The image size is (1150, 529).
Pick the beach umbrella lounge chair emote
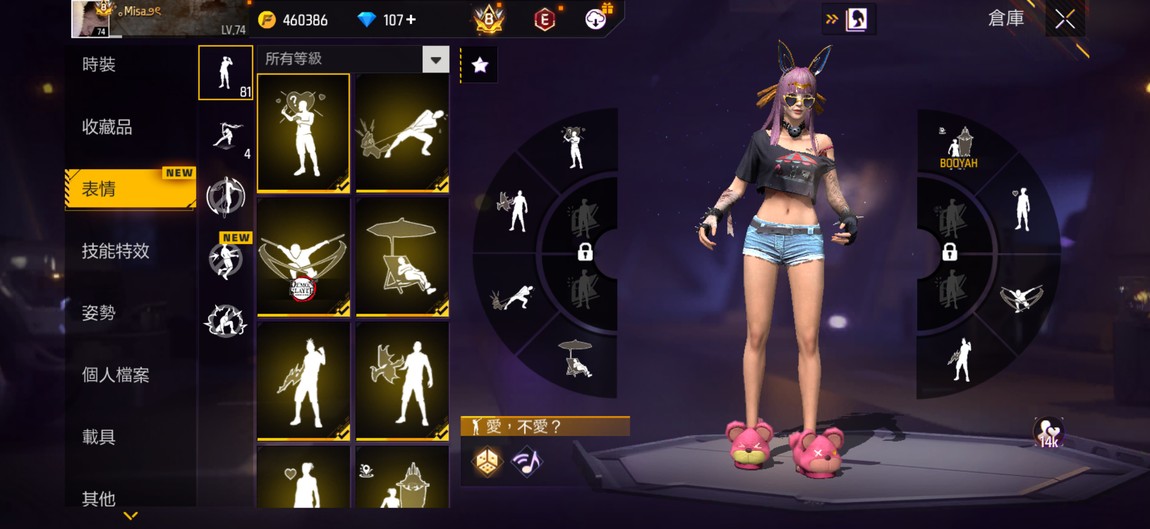[402, 257]
